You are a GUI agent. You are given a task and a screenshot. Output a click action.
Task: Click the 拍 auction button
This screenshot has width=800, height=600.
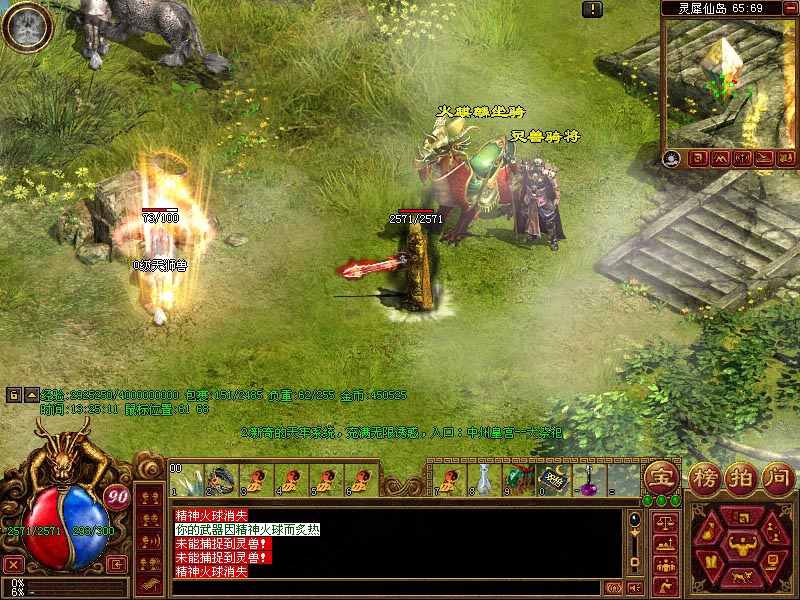pos(743,477)
